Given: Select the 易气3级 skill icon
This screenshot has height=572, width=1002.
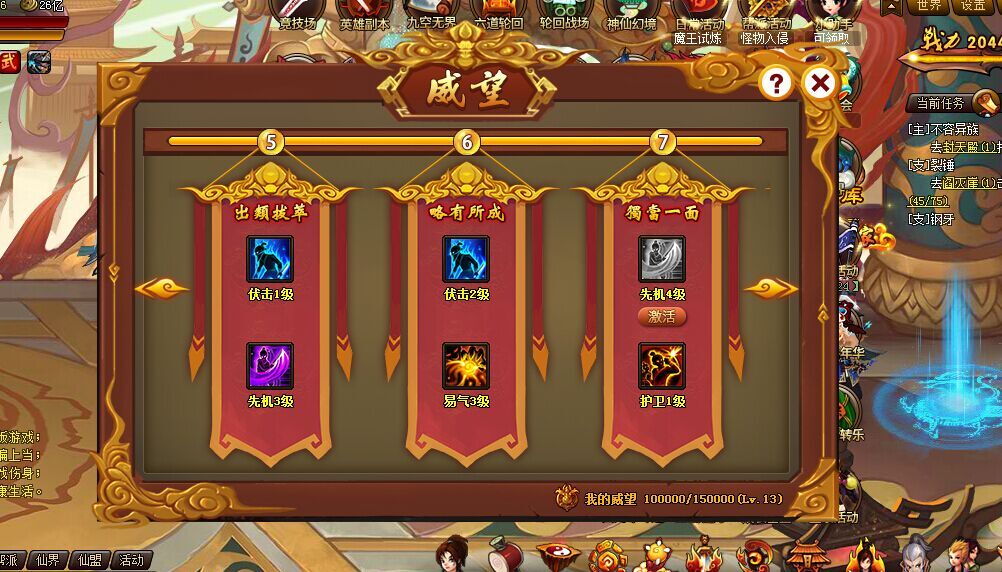Looking at the screenshot, I should 466,366.
